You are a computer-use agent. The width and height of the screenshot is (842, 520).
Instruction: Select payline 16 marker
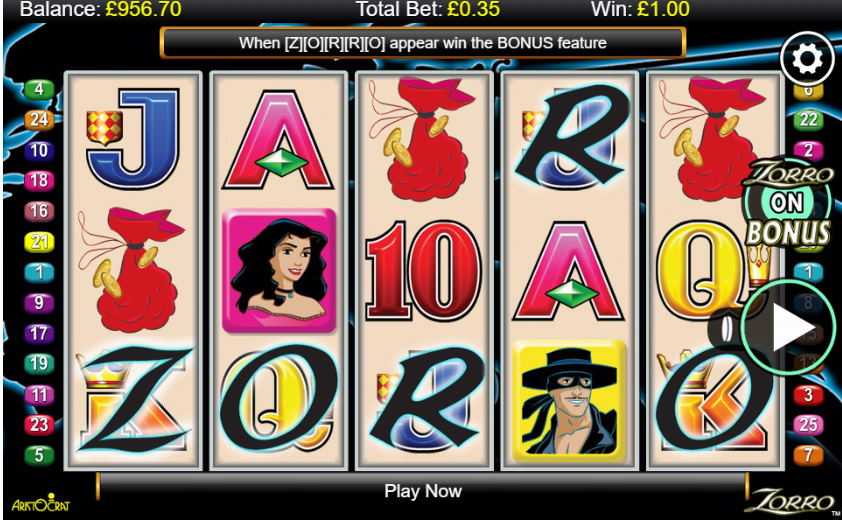tap(39, 211)
